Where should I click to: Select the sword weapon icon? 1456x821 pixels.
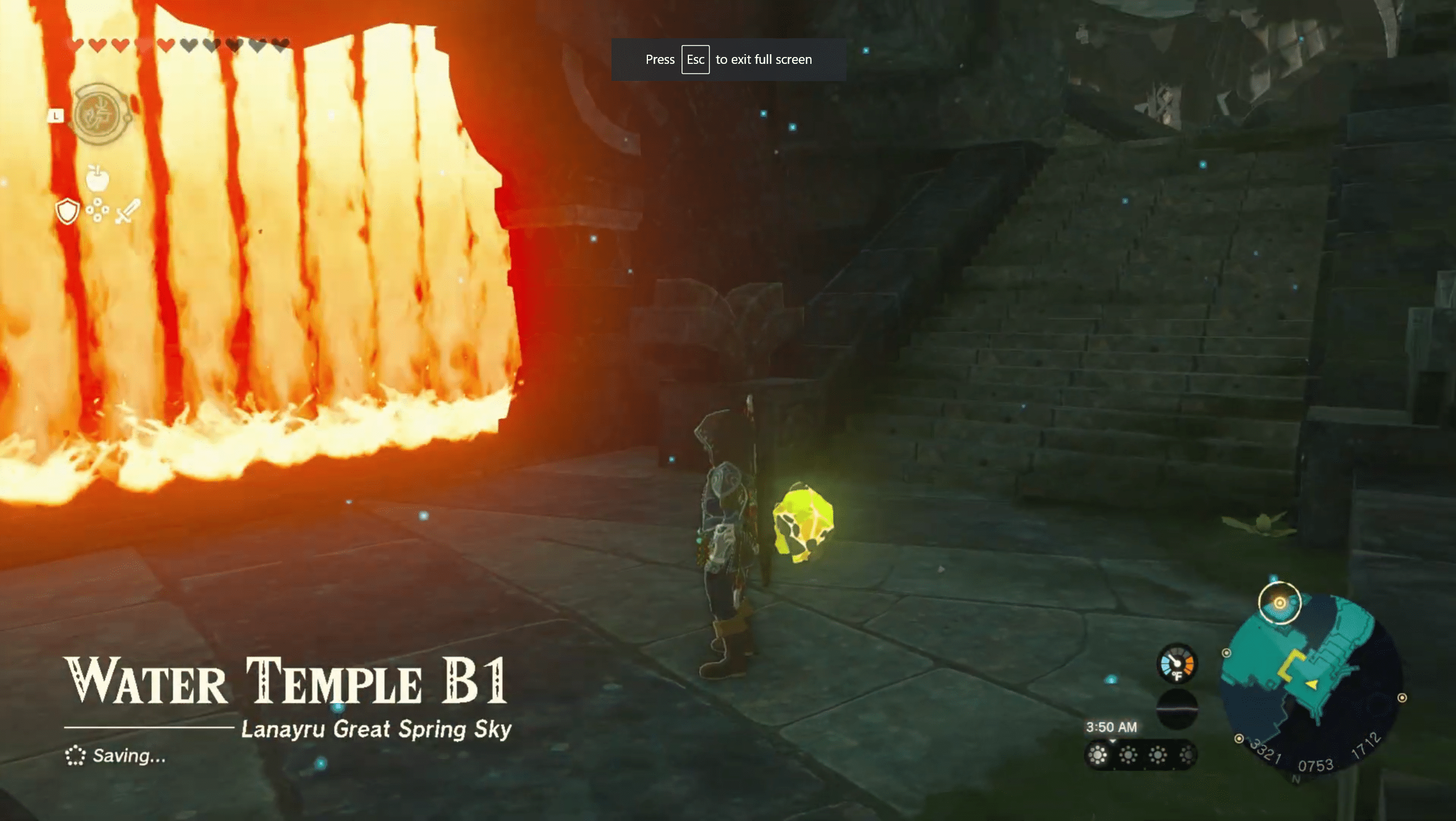pyautogui.click(x=128, y=211)
